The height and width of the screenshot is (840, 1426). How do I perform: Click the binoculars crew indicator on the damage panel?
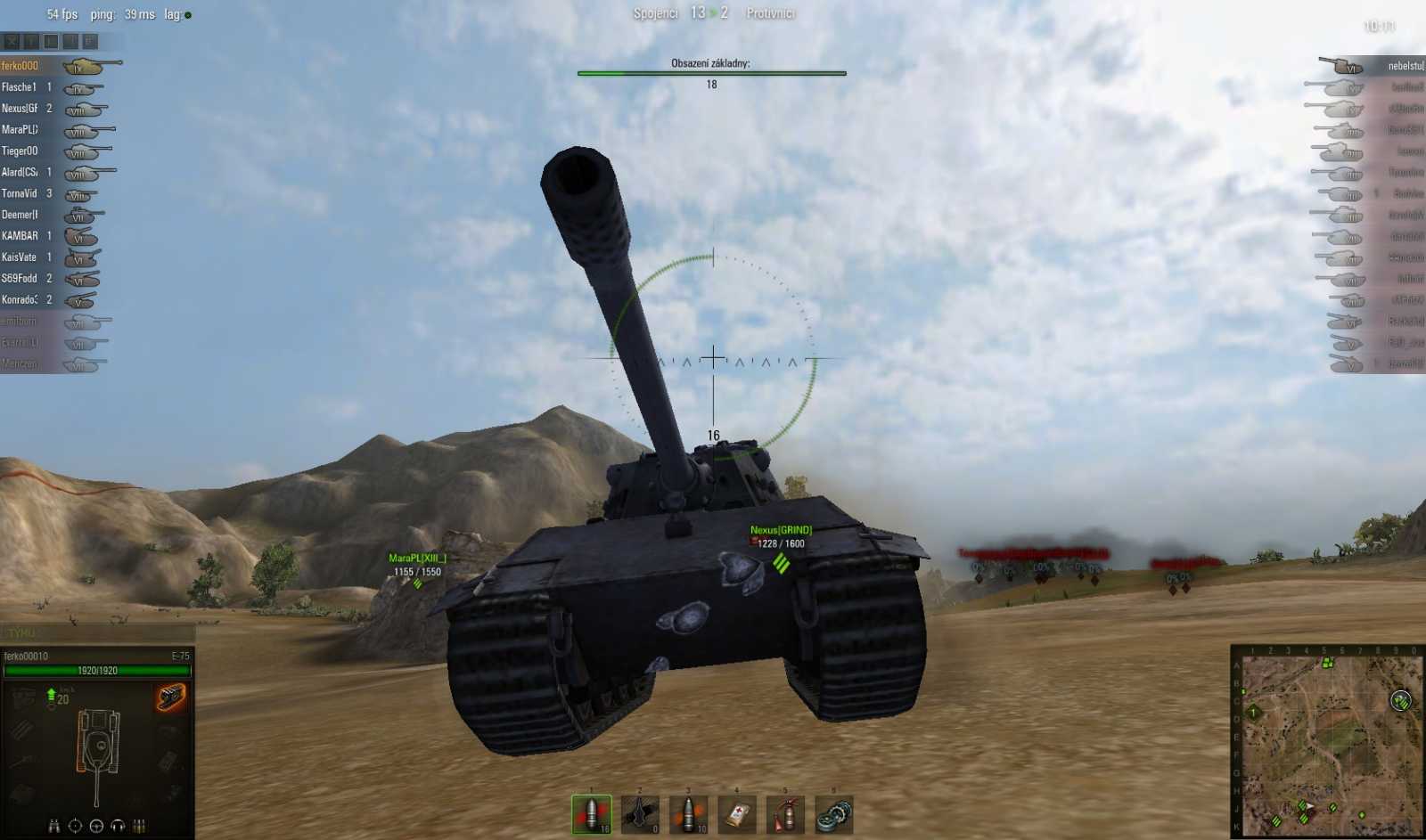pyautogui.click(x=53, y=824)
